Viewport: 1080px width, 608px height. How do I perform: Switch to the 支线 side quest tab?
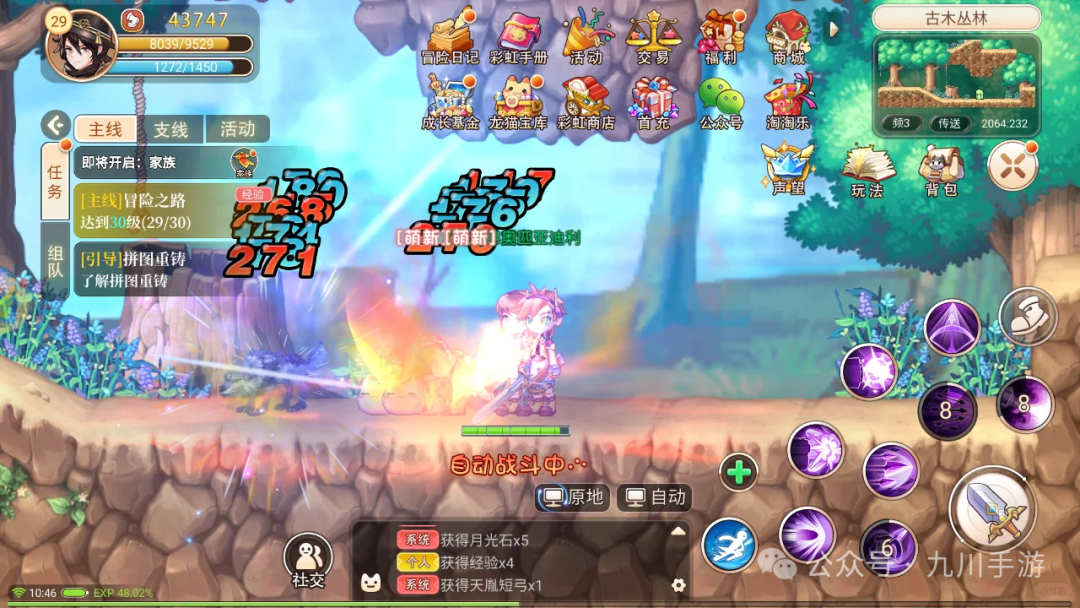click(171, 129)
